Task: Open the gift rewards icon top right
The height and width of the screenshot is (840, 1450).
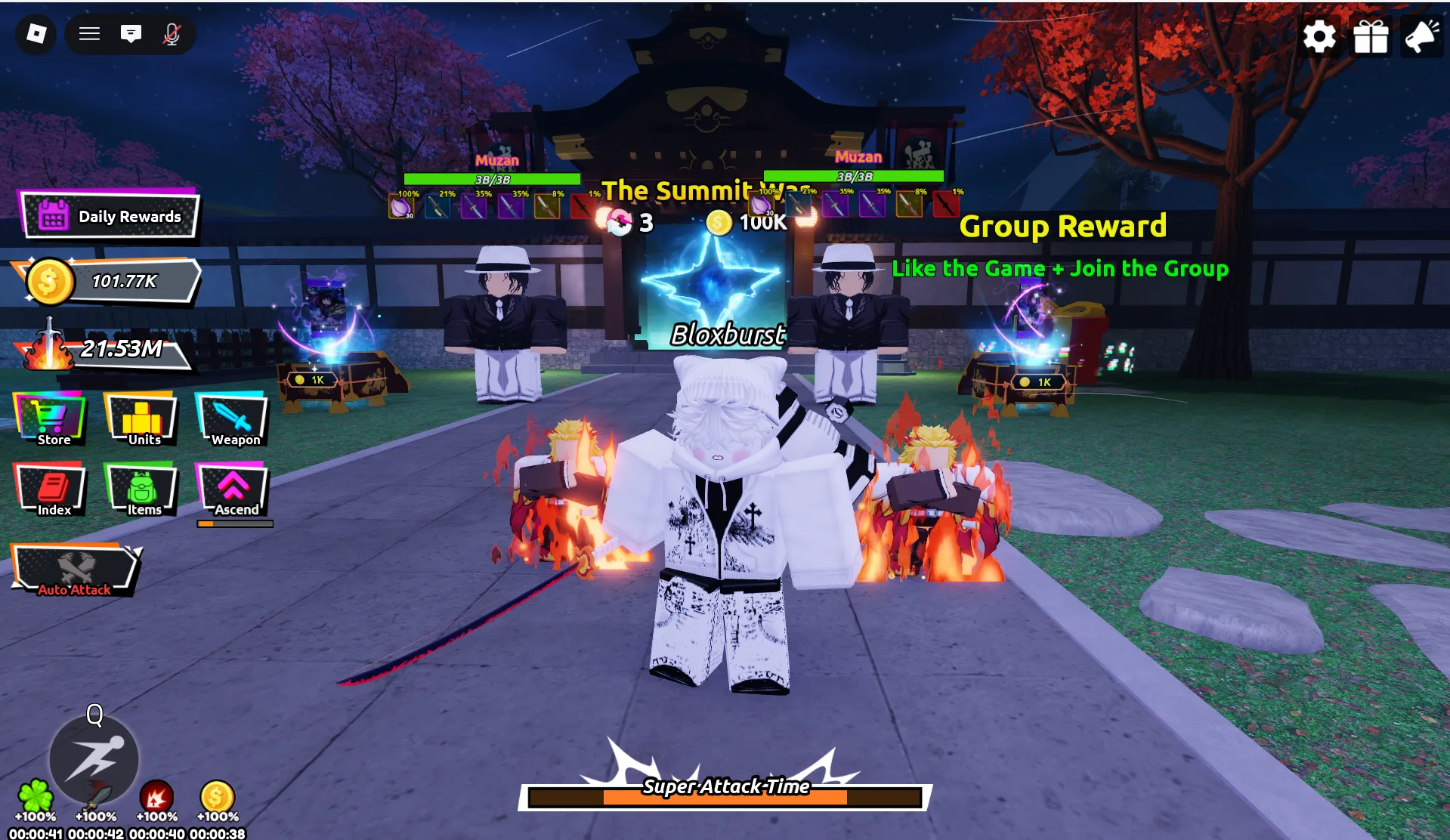Action: pyautogui.click(x=1370, y=36)
